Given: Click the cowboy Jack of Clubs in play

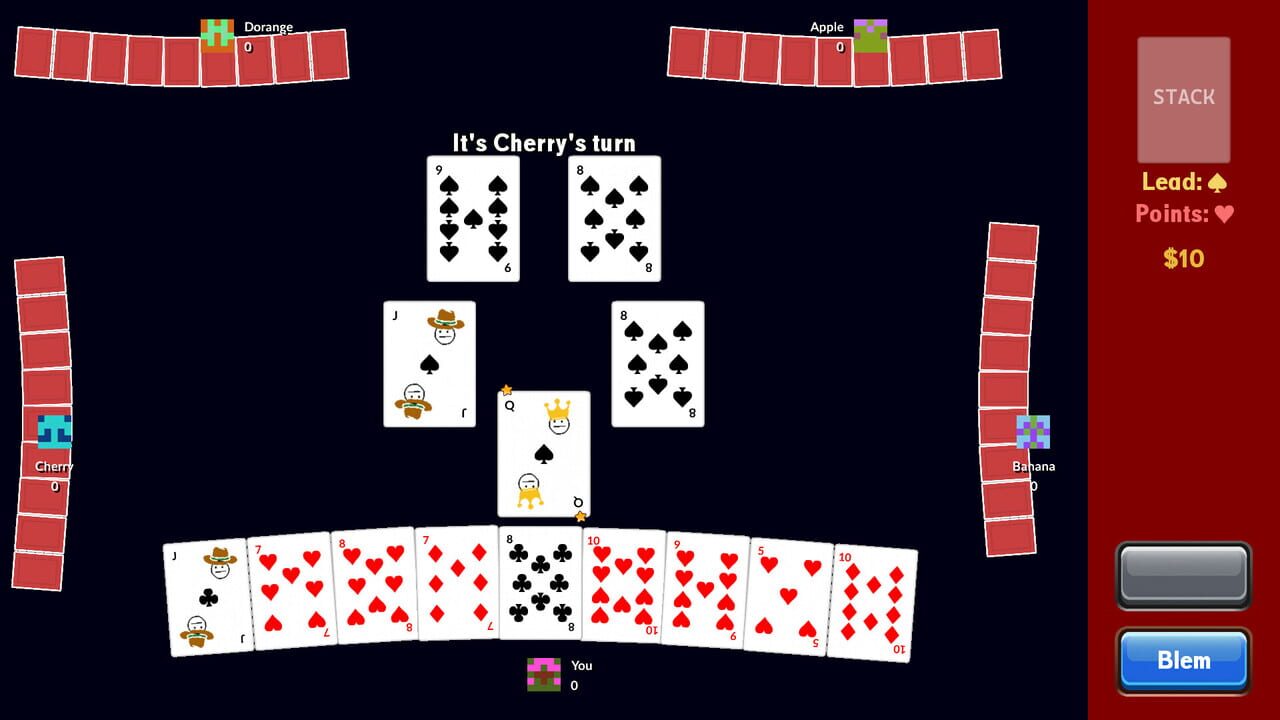Looking at the screenshot, I should (x=429, y=363).
